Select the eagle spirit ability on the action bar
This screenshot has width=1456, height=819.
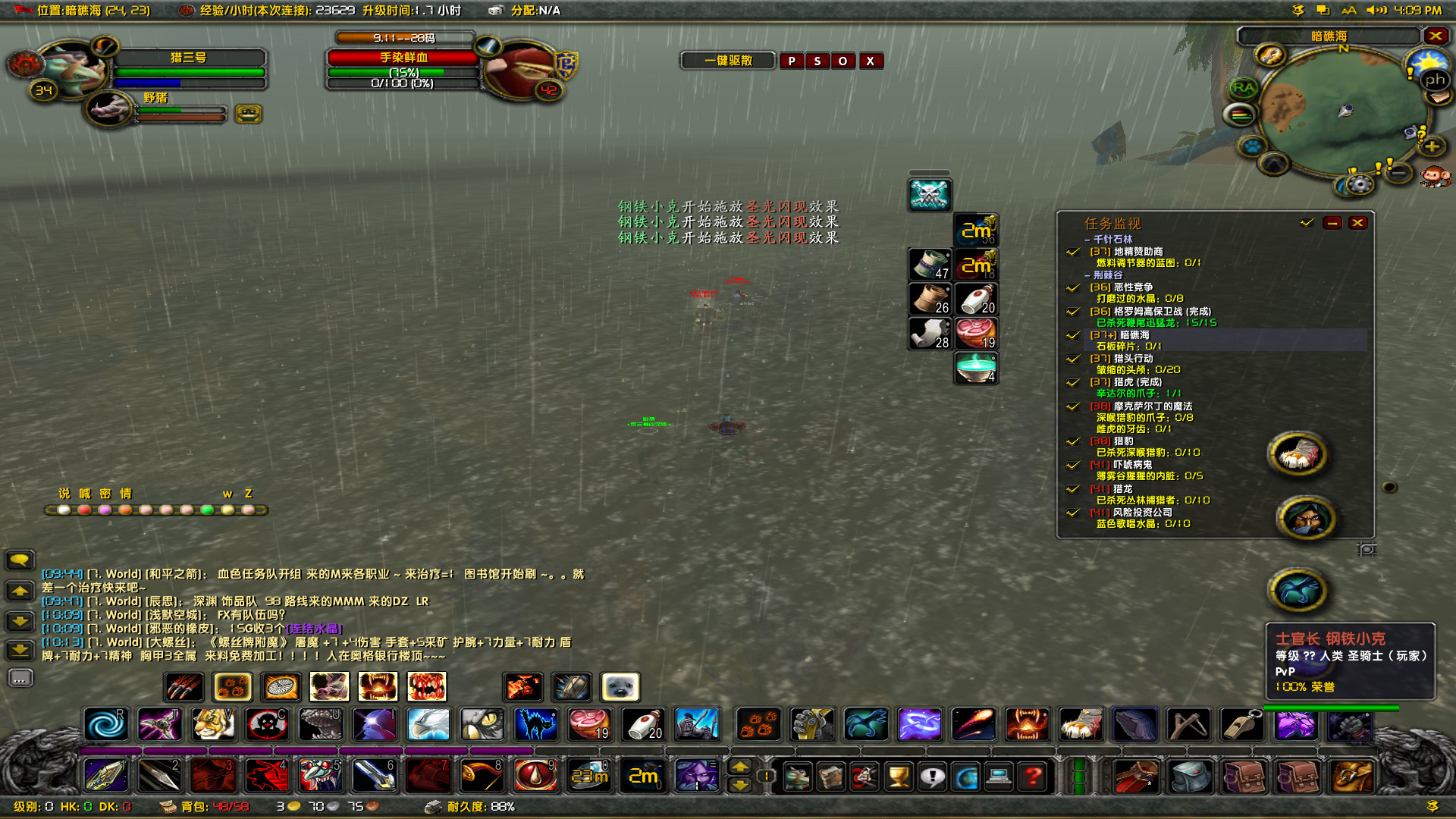coord(427,725)
